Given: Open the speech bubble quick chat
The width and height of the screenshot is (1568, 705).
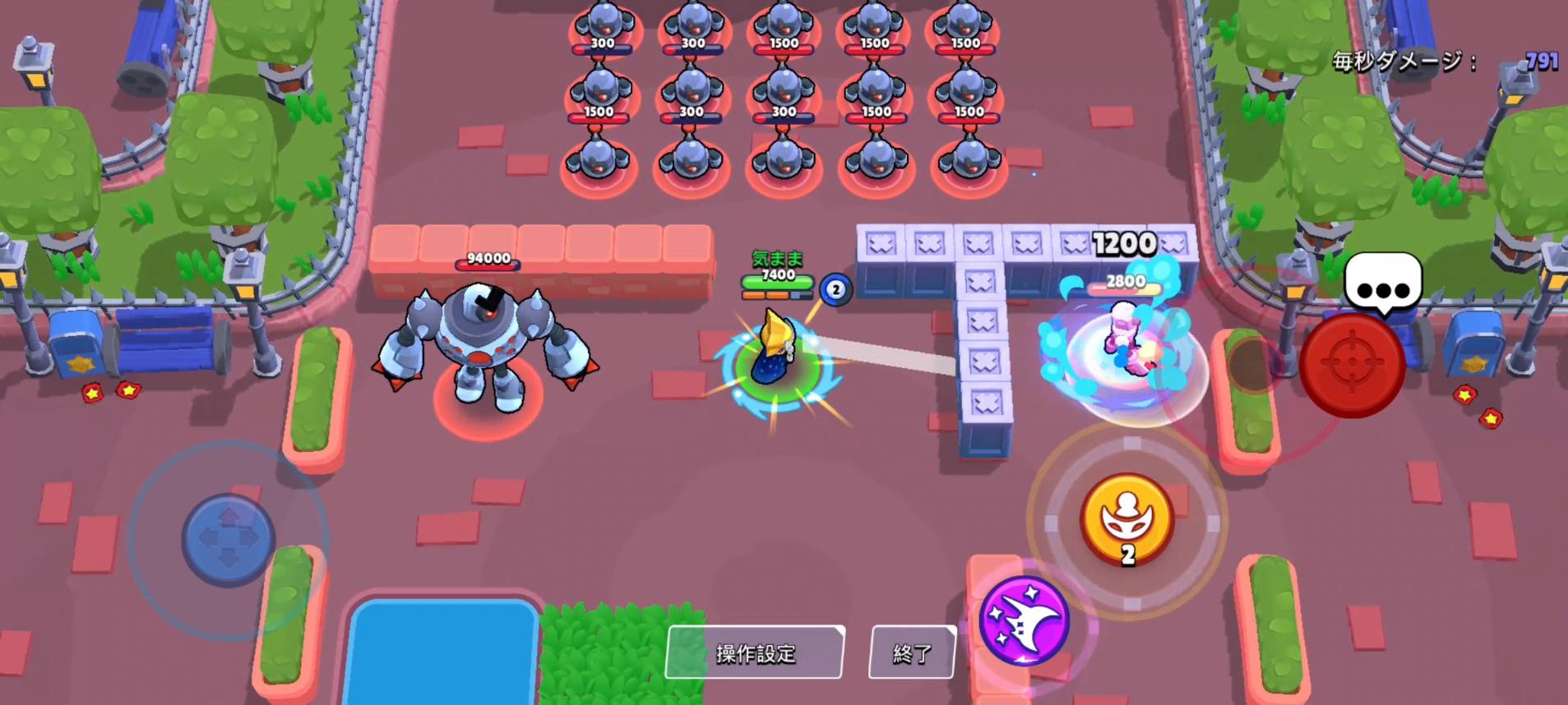Looking at the screenshot, I should tap(1383, 285).
